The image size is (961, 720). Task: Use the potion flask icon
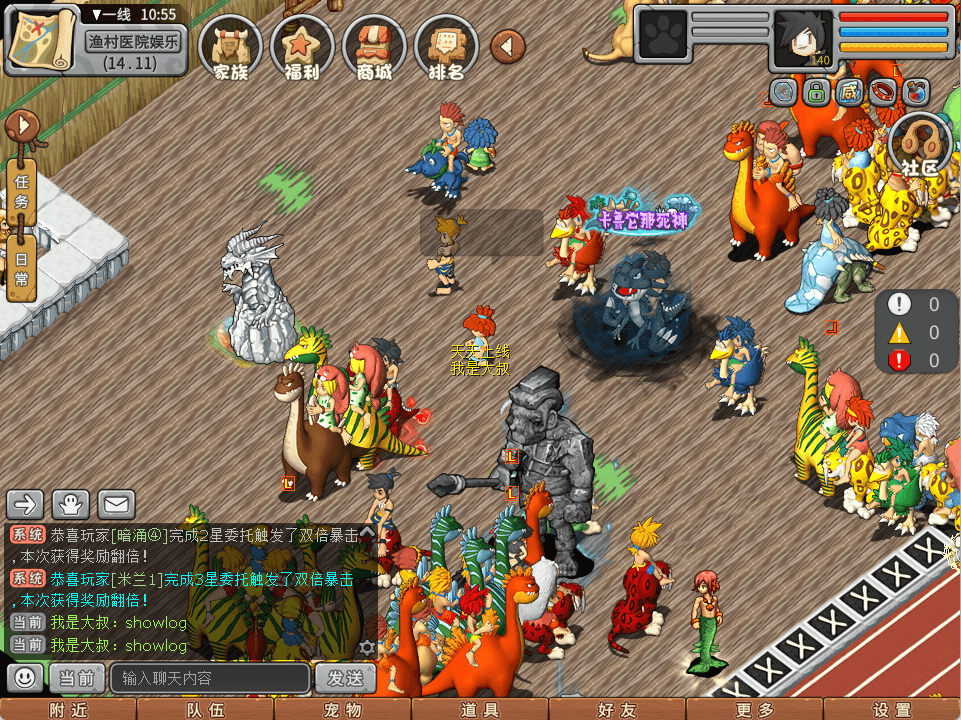point(915,93)
